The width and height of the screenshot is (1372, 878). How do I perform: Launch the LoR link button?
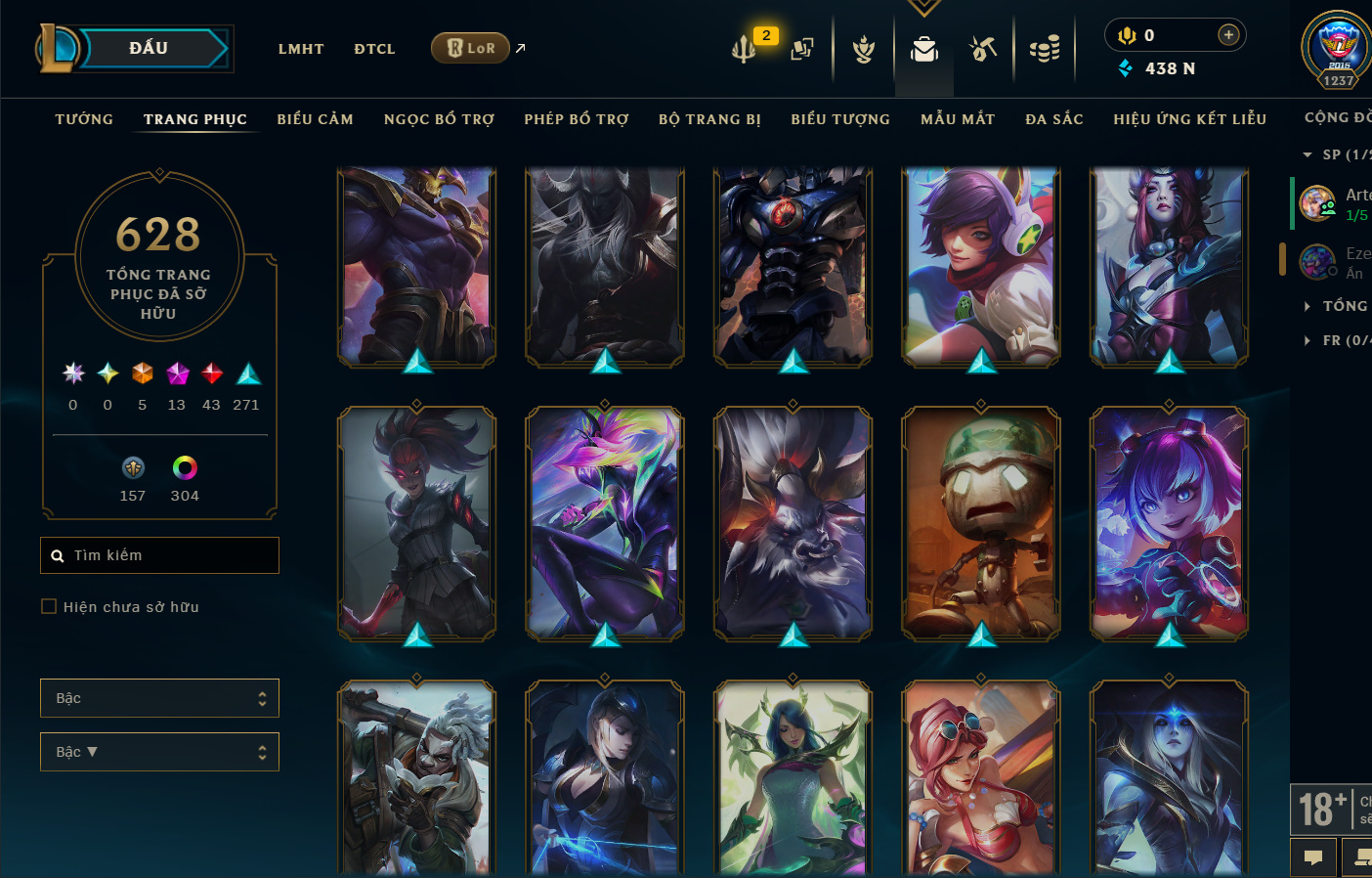tap(471, 48)
